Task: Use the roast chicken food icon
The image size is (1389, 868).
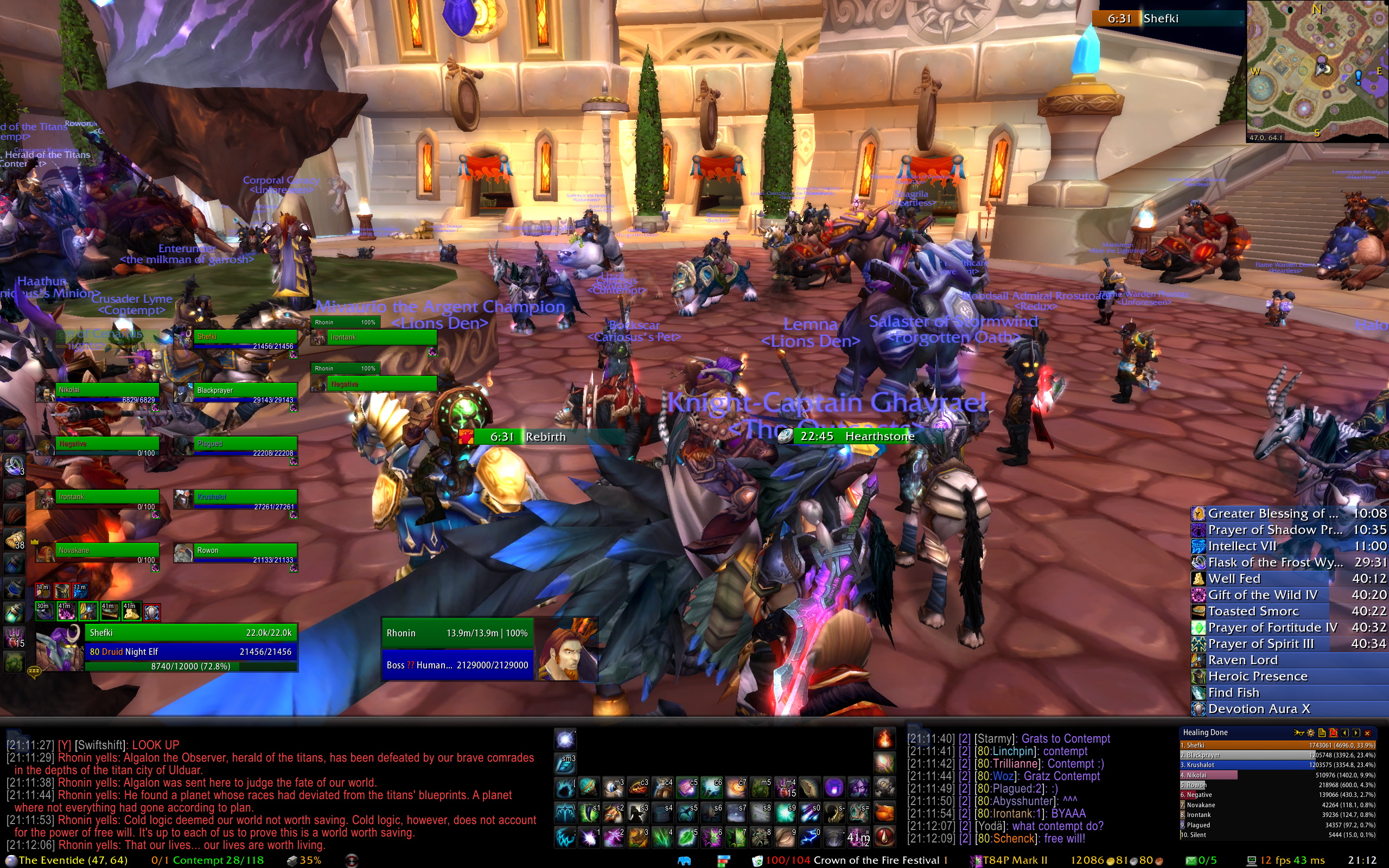Action: [884, 812]
